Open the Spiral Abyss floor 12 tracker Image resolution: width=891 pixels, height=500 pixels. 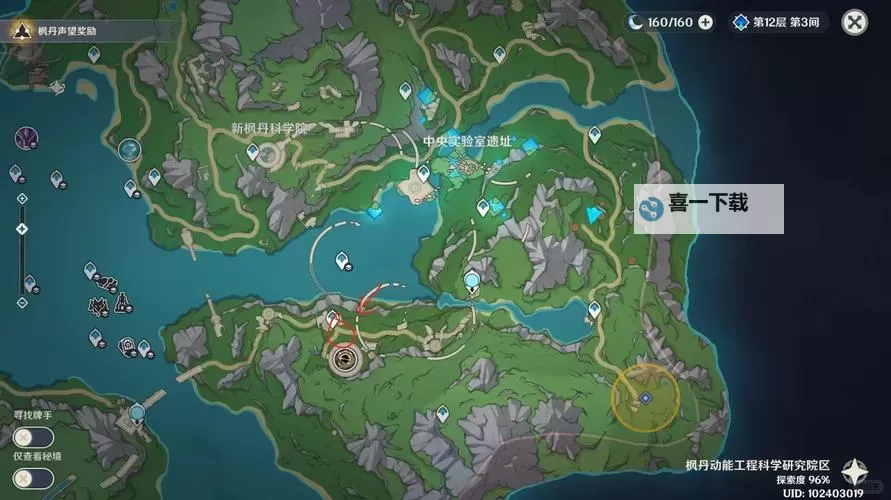point(778,22)
